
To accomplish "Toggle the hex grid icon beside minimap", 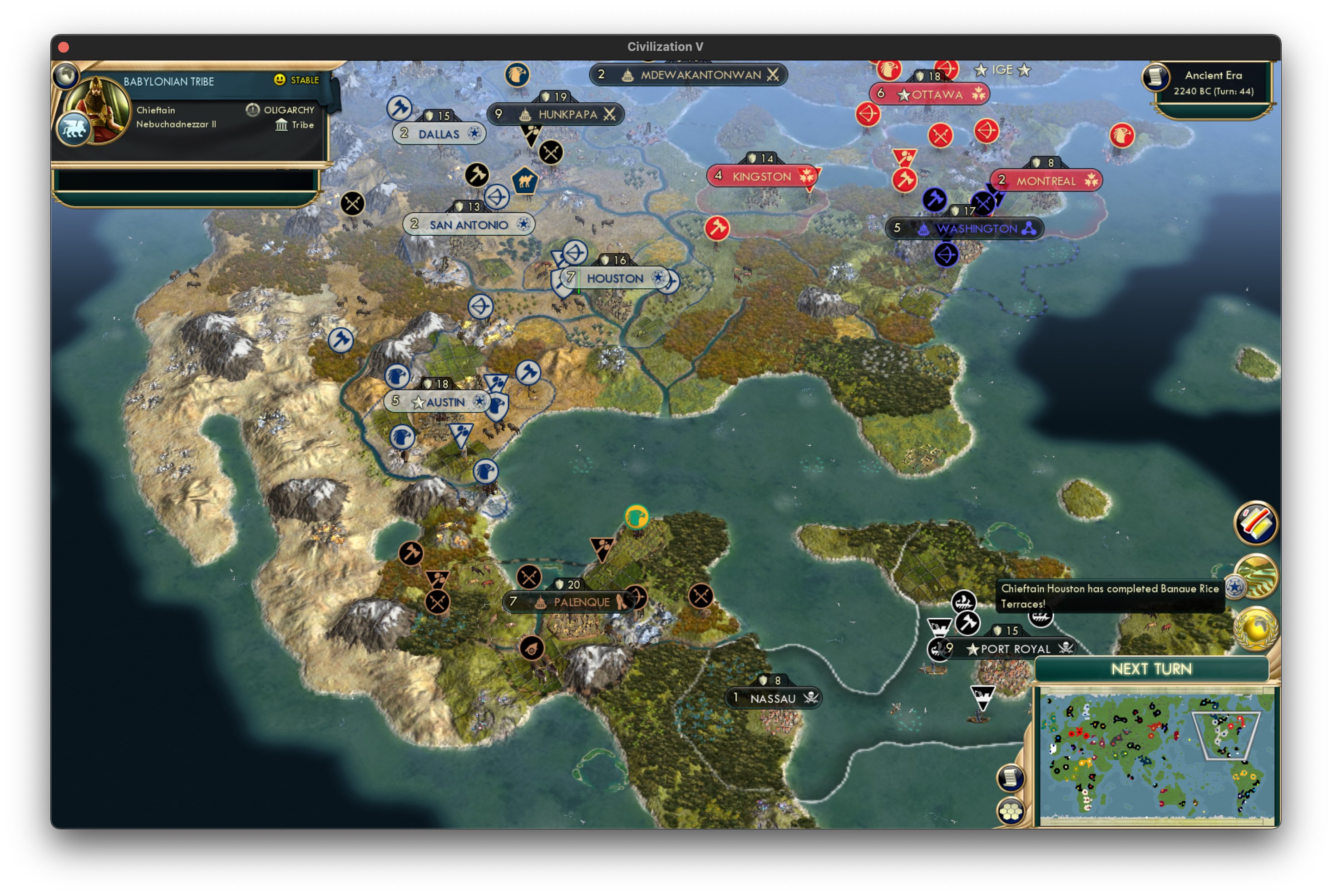I will [x=1010, y=812].
